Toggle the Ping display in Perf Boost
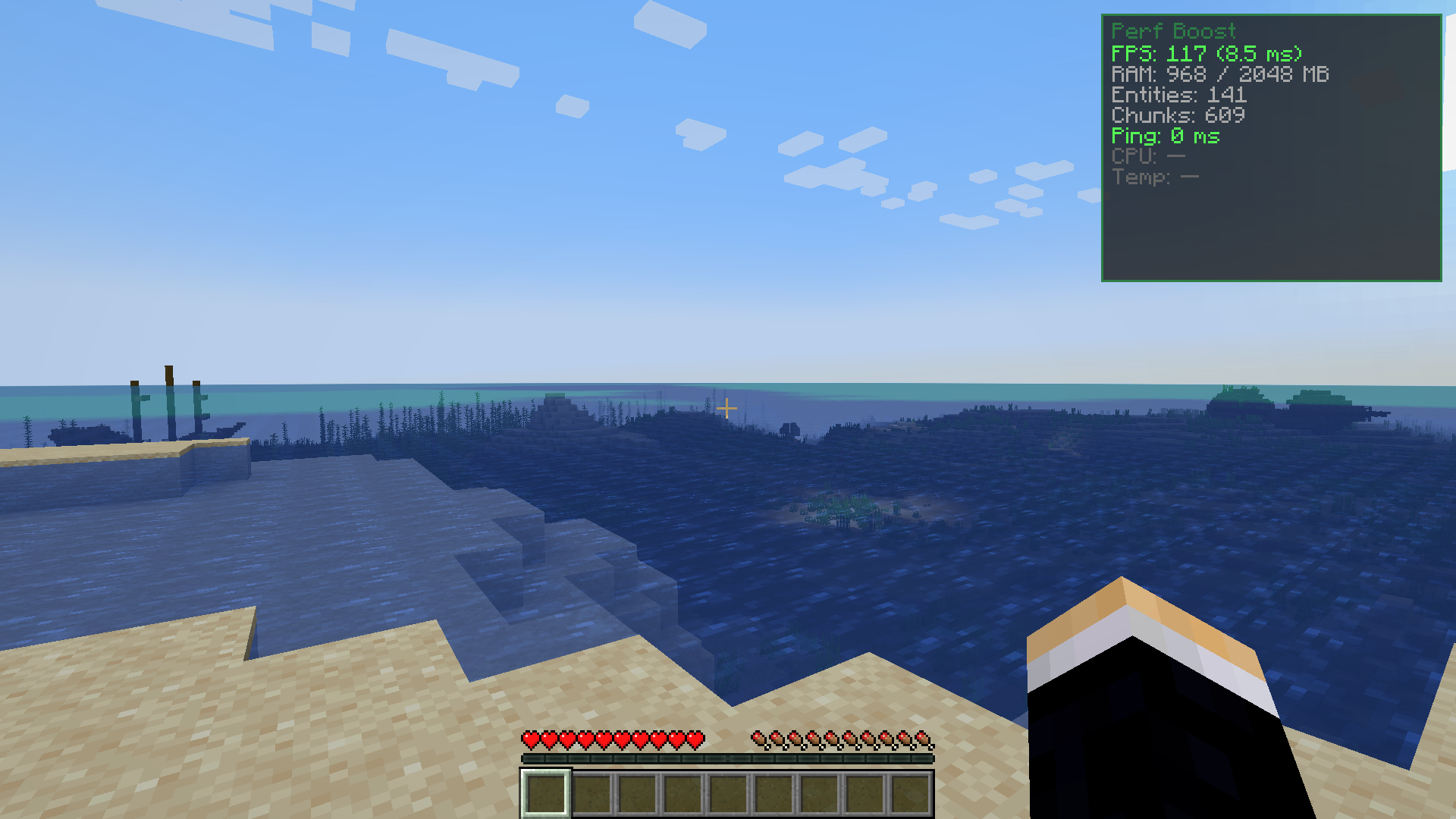 tap(1166, 136)
